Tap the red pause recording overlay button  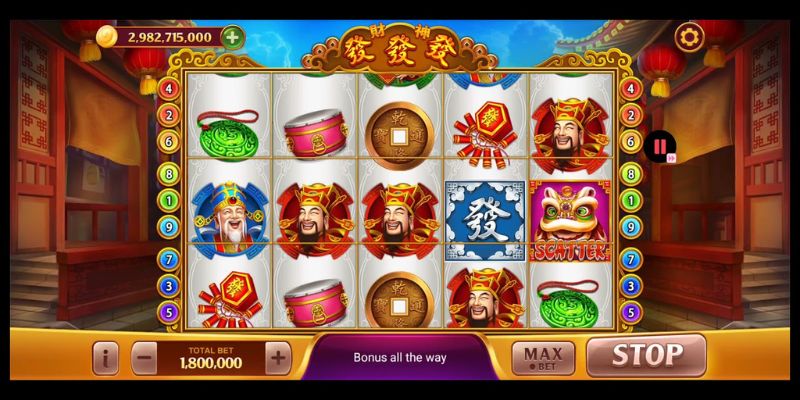[x=660, y=148]
